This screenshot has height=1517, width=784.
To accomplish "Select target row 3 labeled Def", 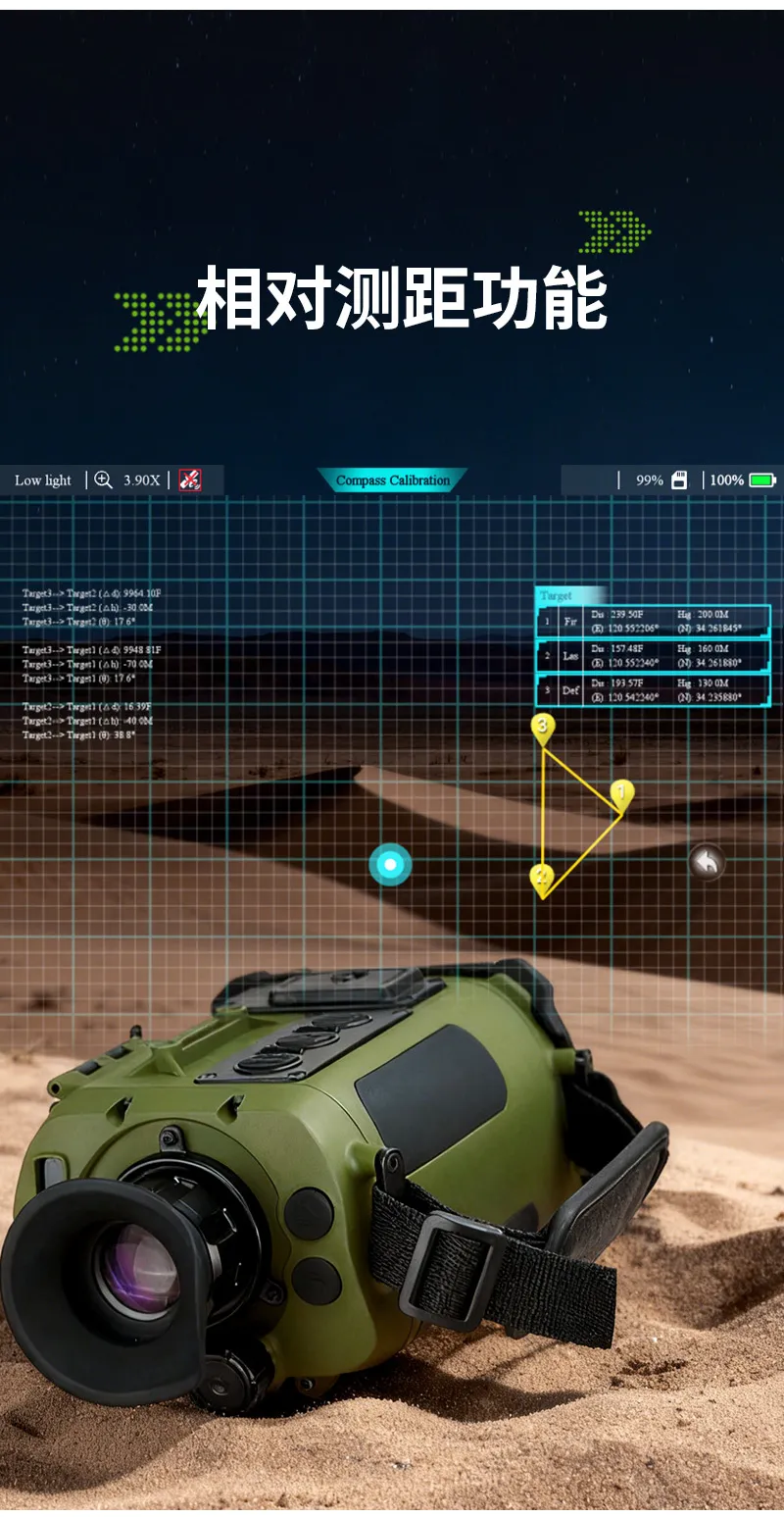I will (x=654, y=690).
